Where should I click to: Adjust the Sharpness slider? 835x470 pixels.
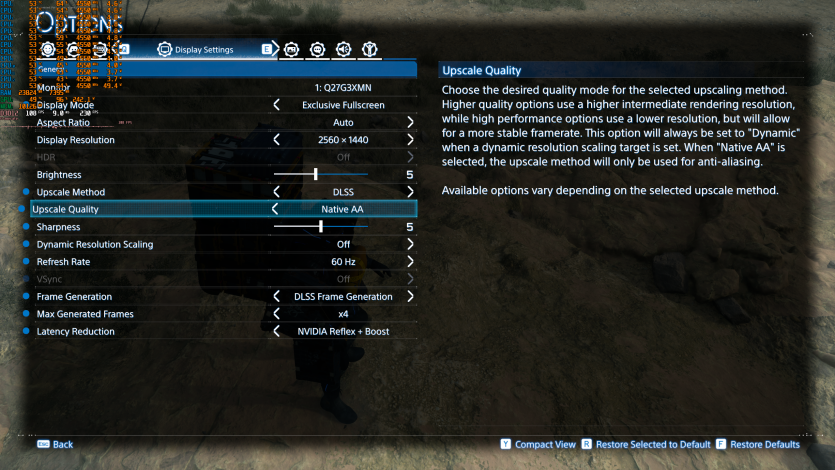[320, 227]
